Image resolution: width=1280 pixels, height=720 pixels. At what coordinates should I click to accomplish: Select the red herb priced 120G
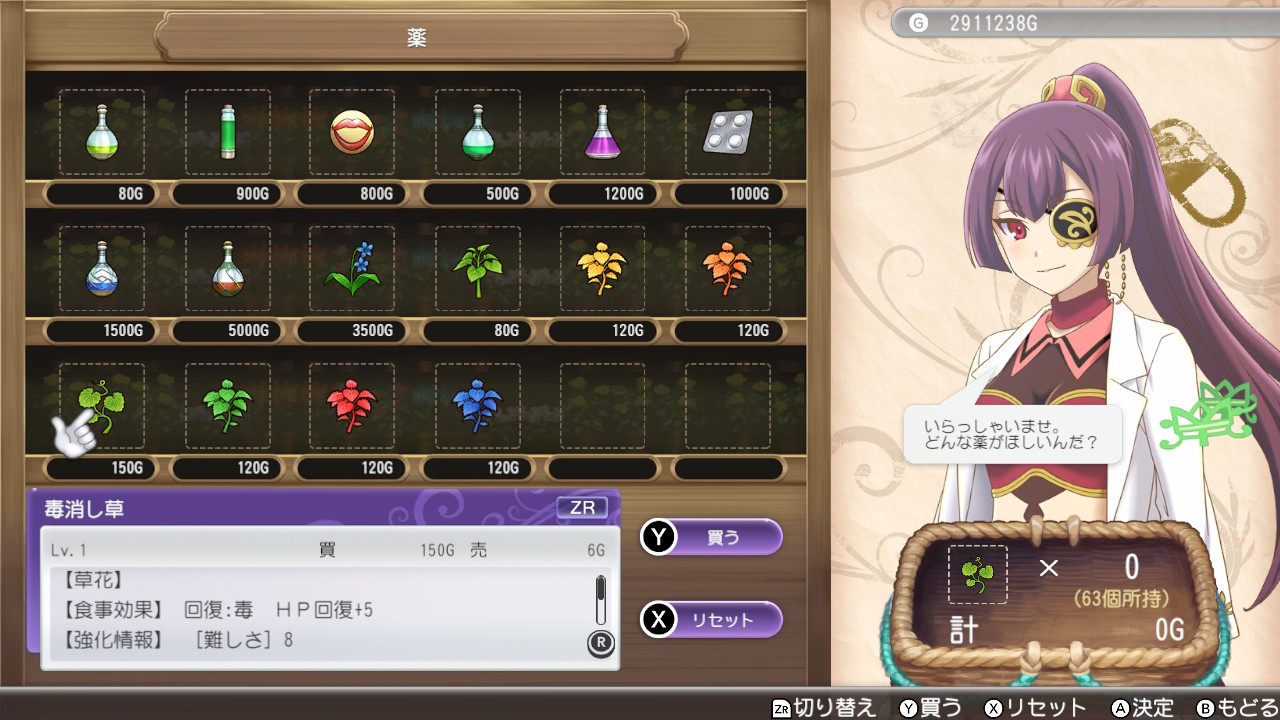point(351,407)
